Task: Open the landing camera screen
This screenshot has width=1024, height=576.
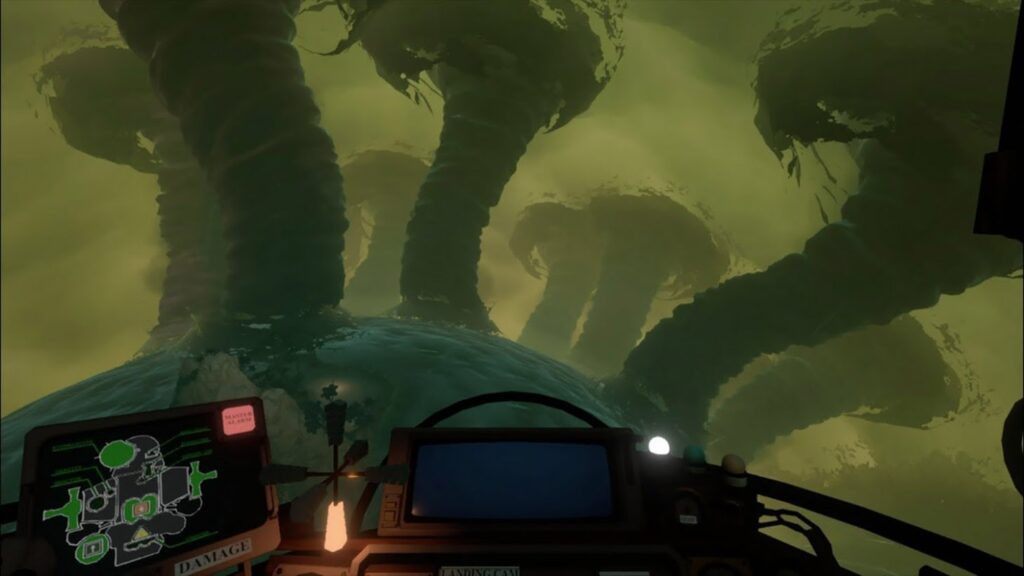Action: 513,479
